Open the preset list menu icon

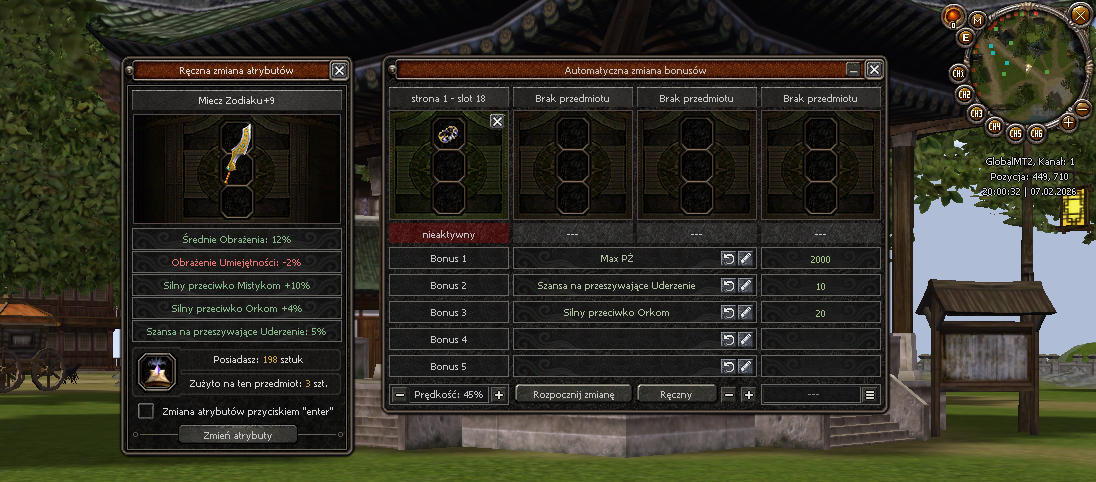[x=870, y=394]
